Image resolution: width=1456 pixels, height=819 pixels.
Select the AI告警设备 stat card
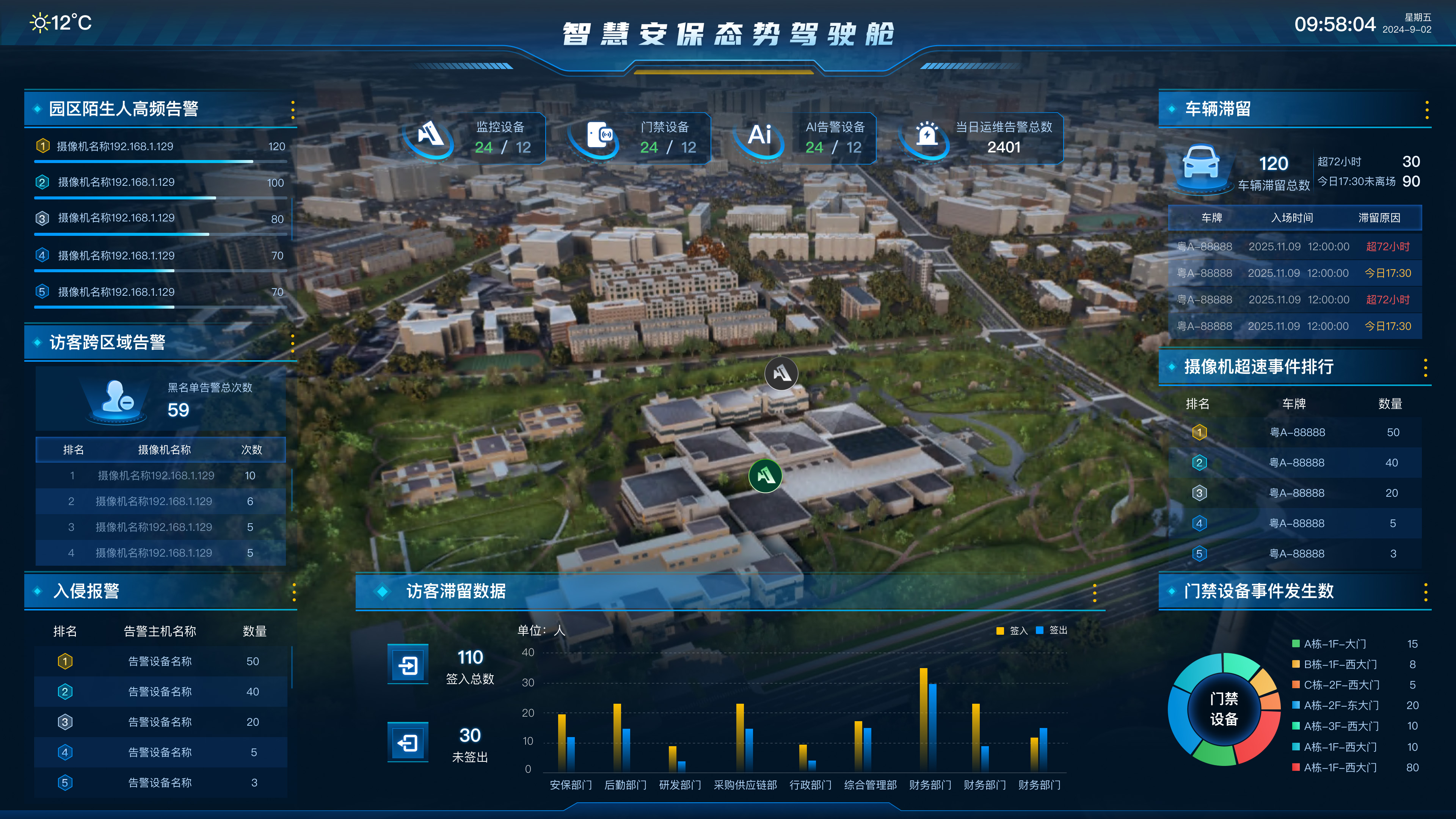click(805, 138)
